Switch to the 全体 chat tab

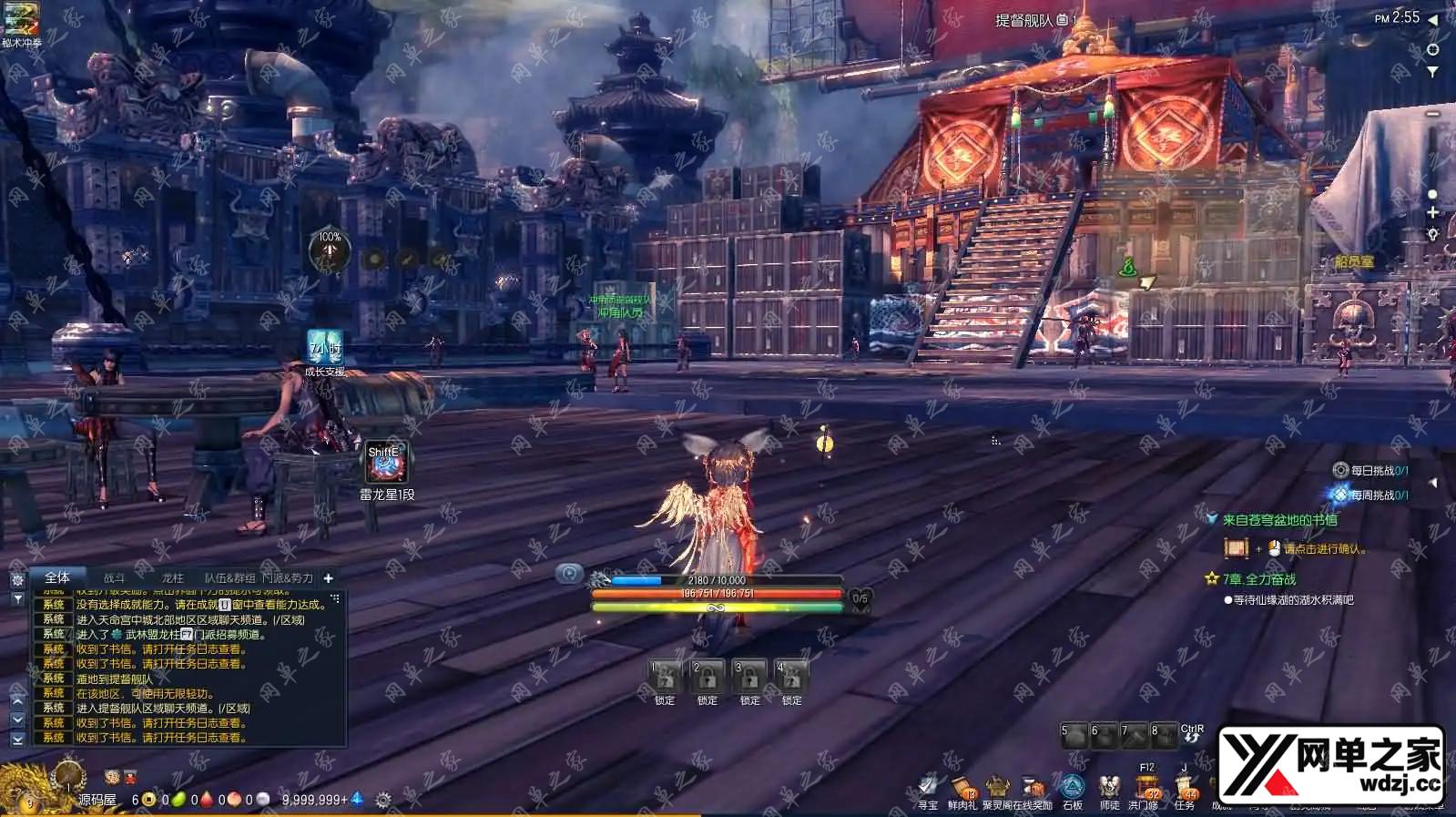pos(56,577)
